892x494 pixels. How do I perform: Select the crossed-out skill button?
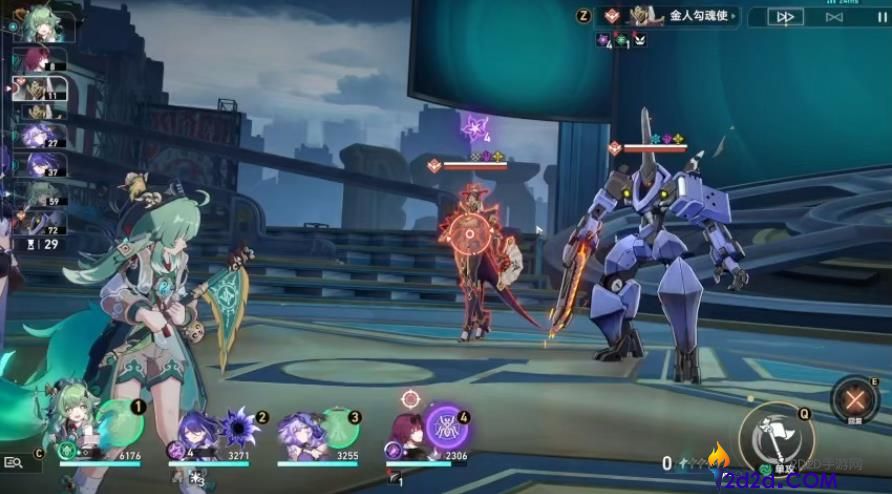[x=855, y=398]
